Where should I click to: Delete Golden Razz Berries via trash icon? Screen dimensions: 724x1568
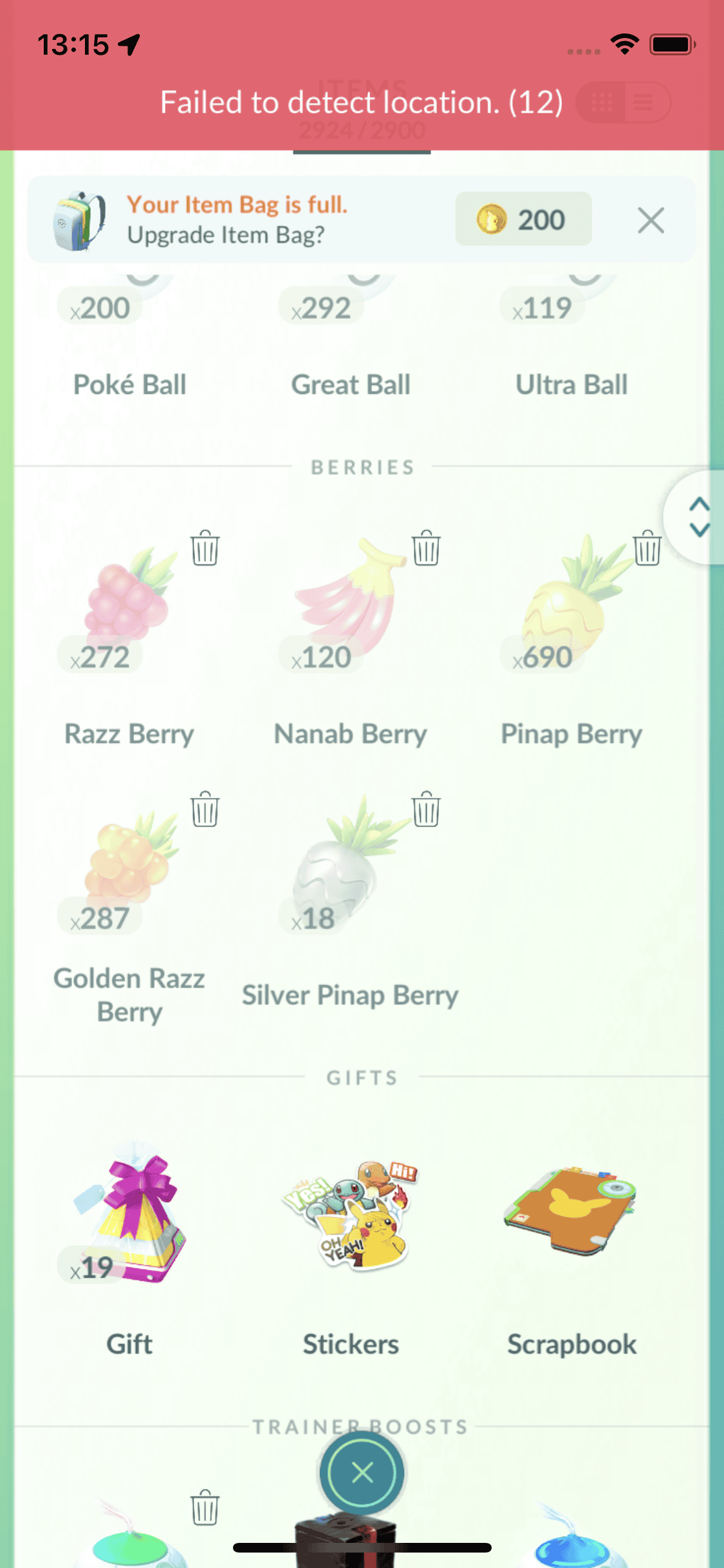(205, 809)
